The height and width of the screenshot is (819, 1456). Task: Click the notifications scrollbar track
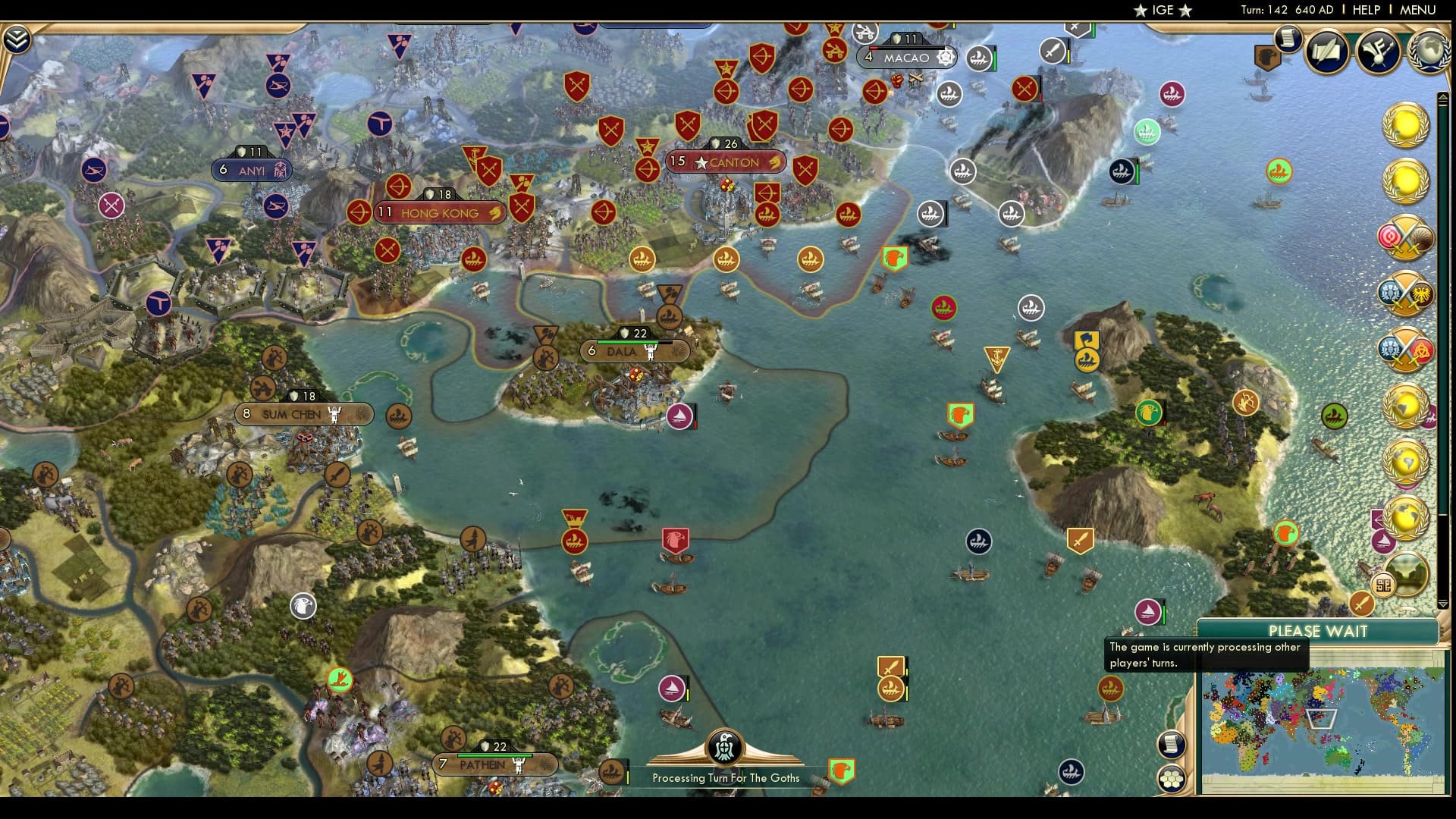pos(1443,341)
